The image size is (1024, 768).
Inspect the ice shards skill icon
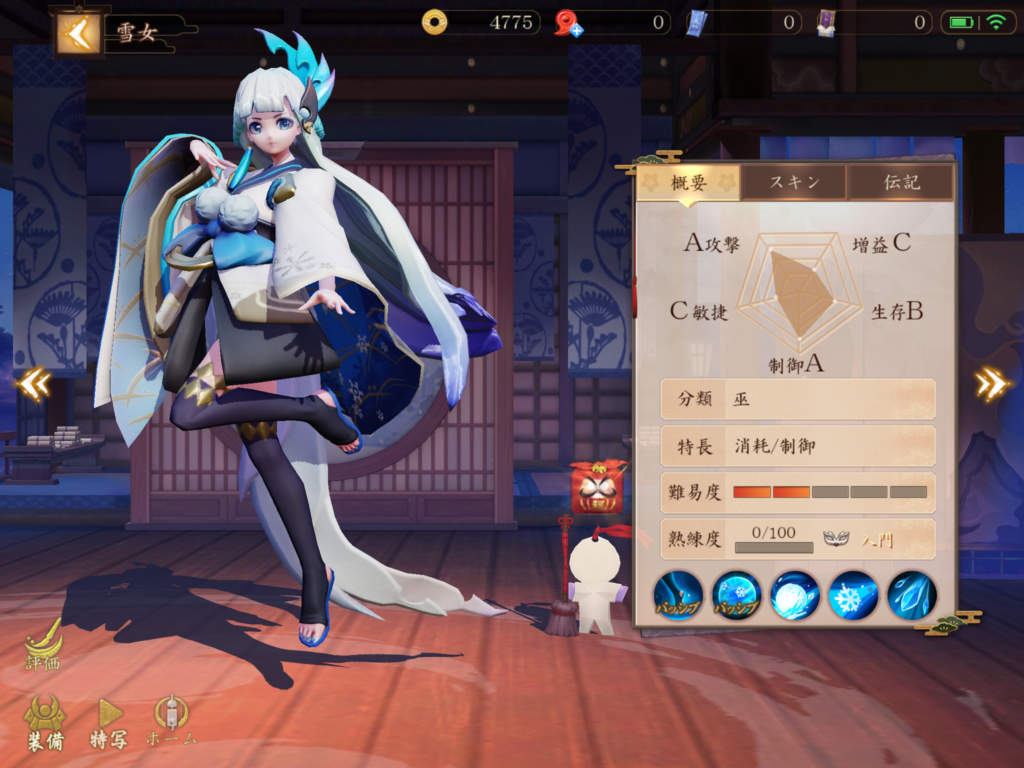coord(912,595)
